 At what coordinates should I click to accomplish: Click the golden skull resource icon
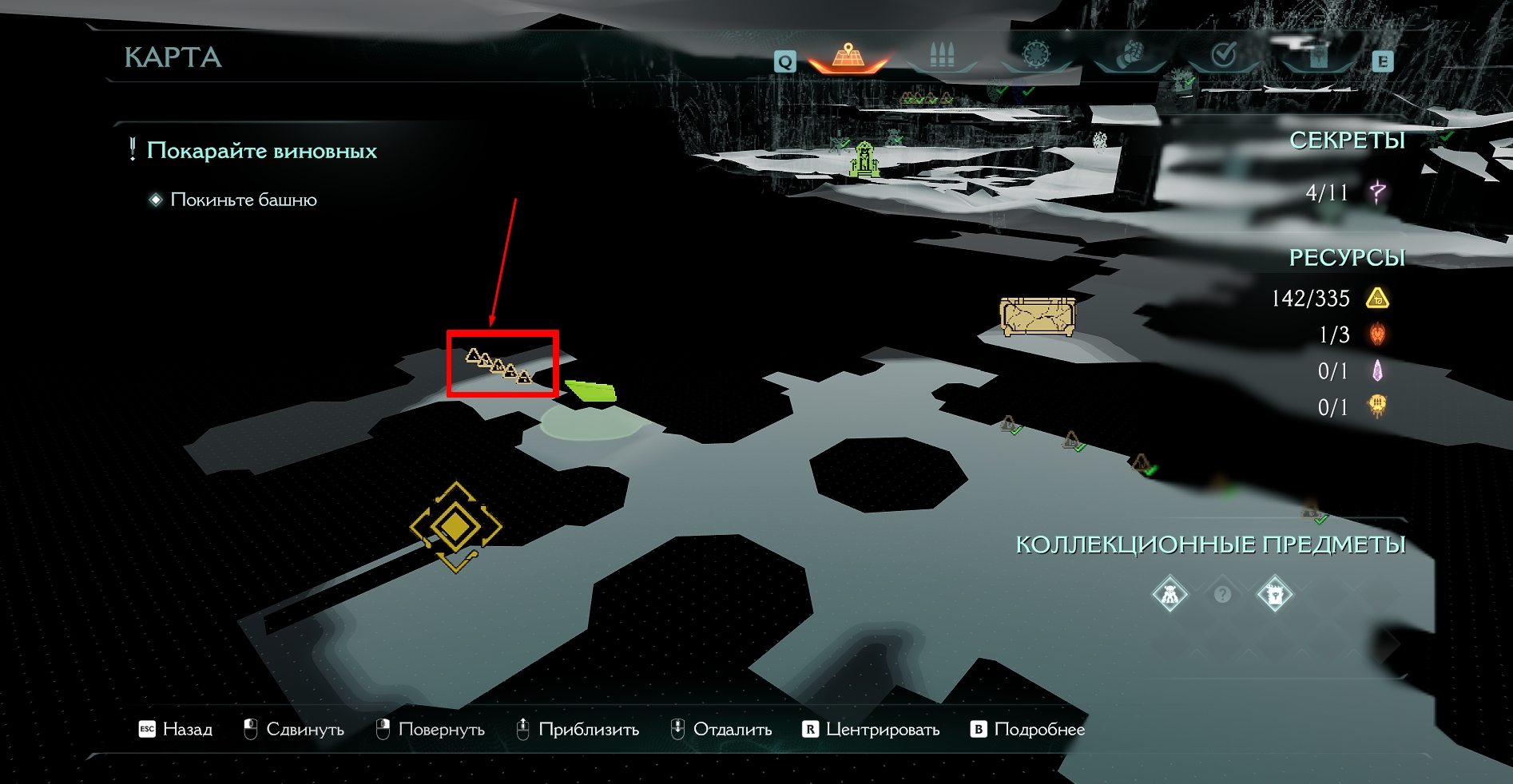pyautogui.click(x=1378, y=407)
